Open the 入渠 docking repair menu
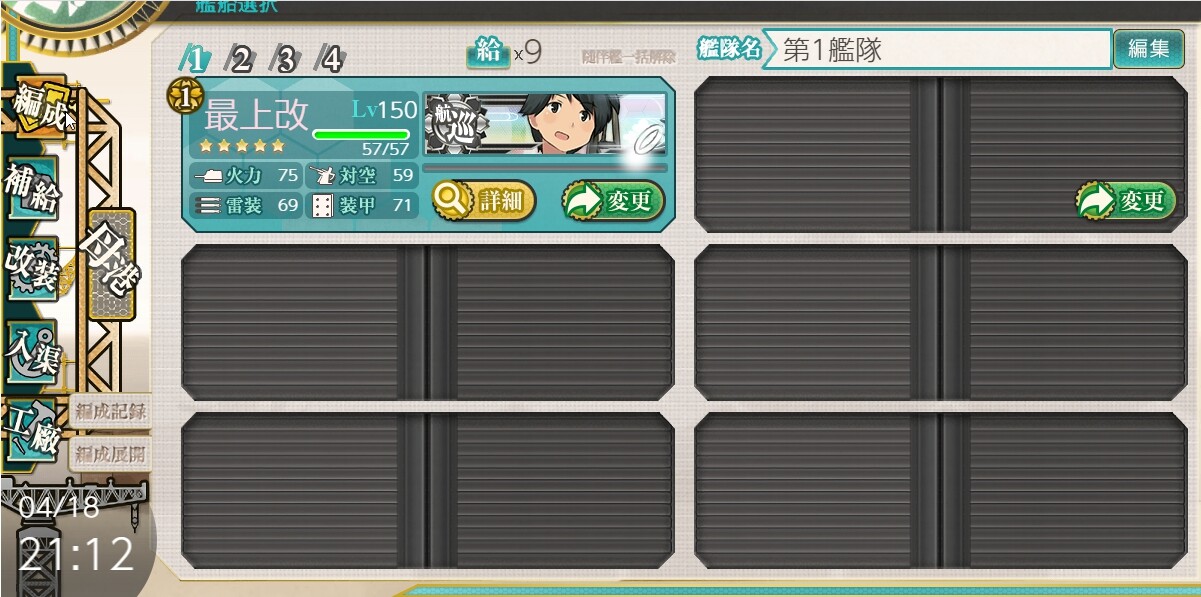Image resolution: width=1201 pixels, height=597 pixels. click(x=32, y=352)
